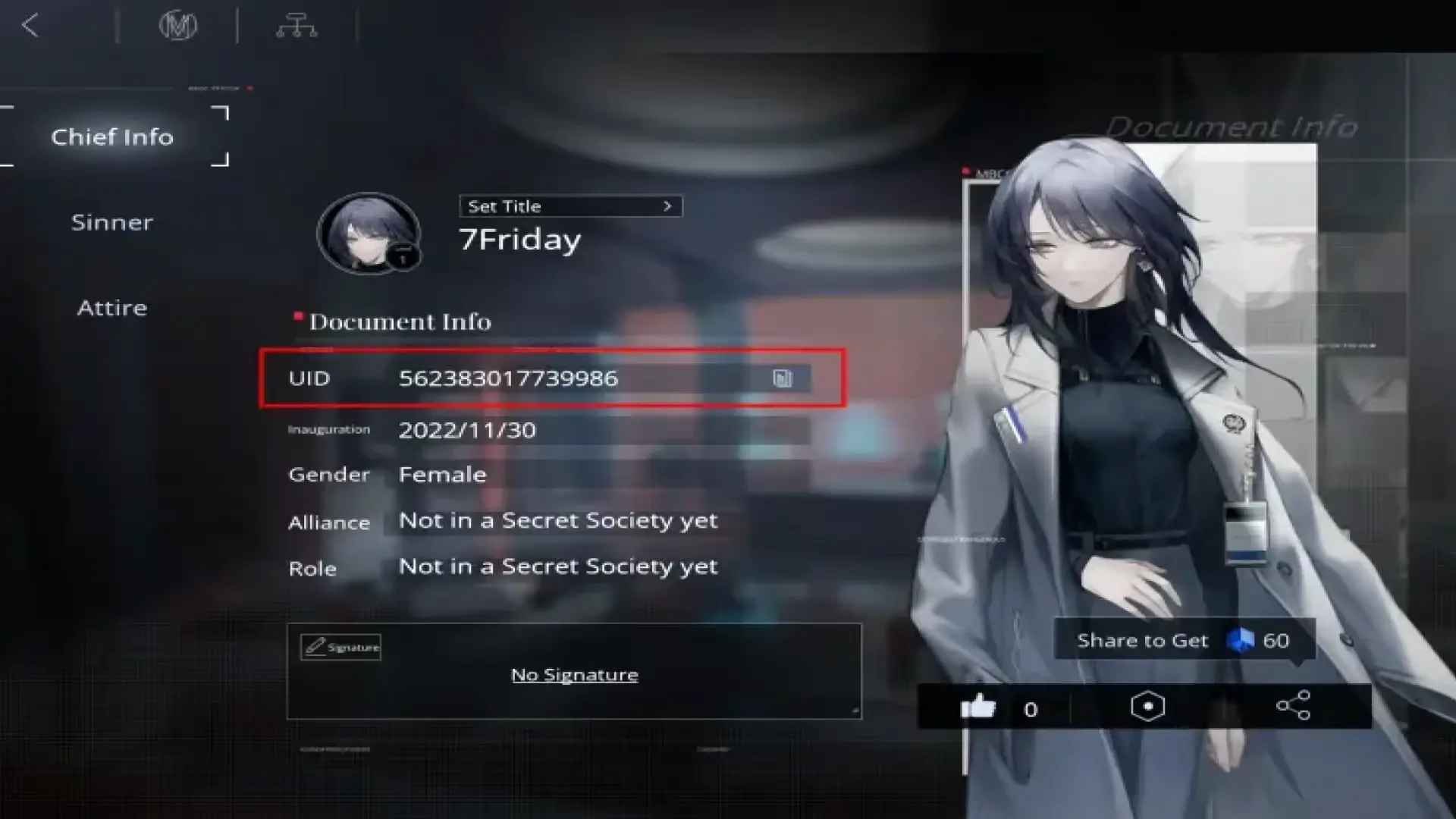
Task: Open the Attire section
Action: coord(111,307)
